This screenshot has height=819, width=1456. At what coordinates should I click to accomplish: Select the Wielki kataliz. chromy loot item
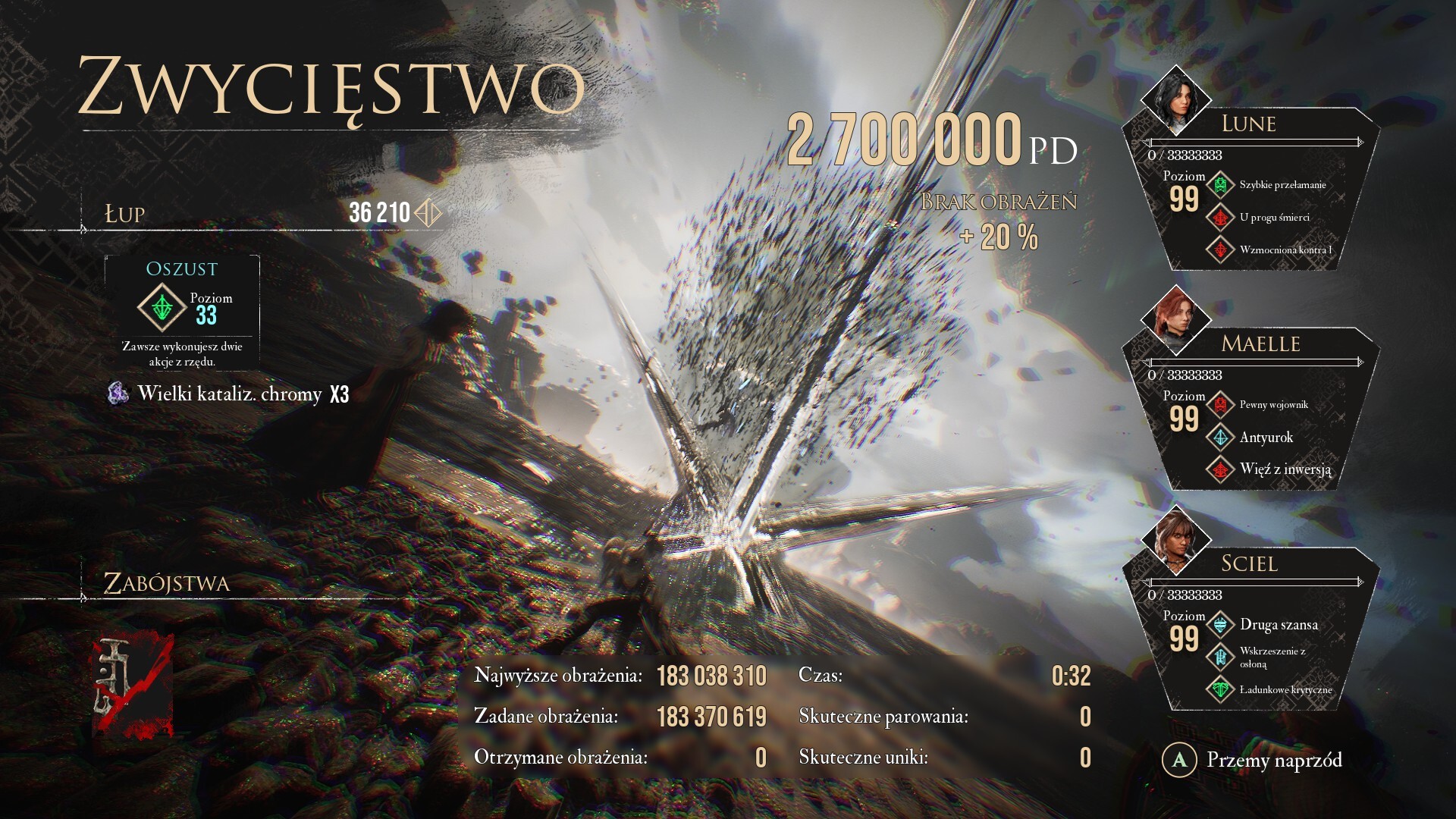click(229, 394)
